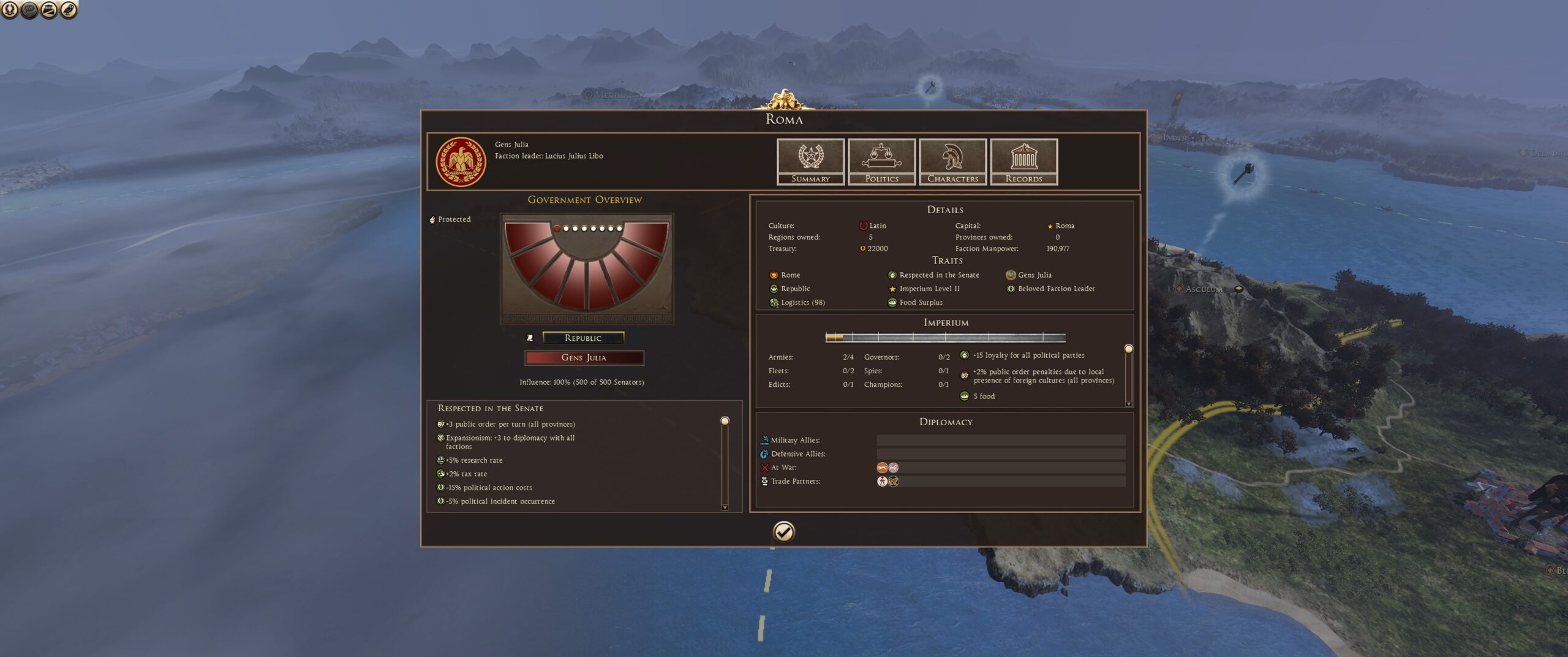Select the second Trade Partners faction emblem
Image resolution: width=1568 pixels, height=657 pixels.
[894, 481]
